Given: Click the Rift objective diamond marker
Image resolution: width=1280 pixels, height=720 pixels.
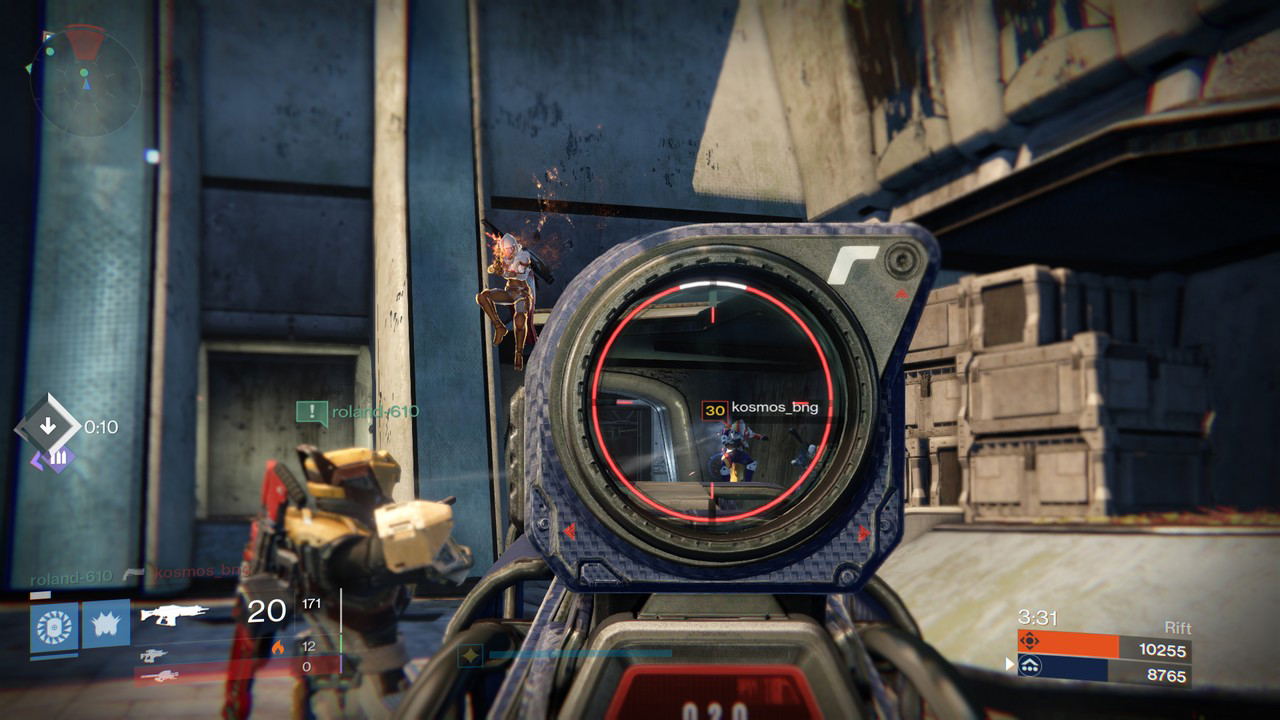Looking at the screenshot, I should [47, 426].
